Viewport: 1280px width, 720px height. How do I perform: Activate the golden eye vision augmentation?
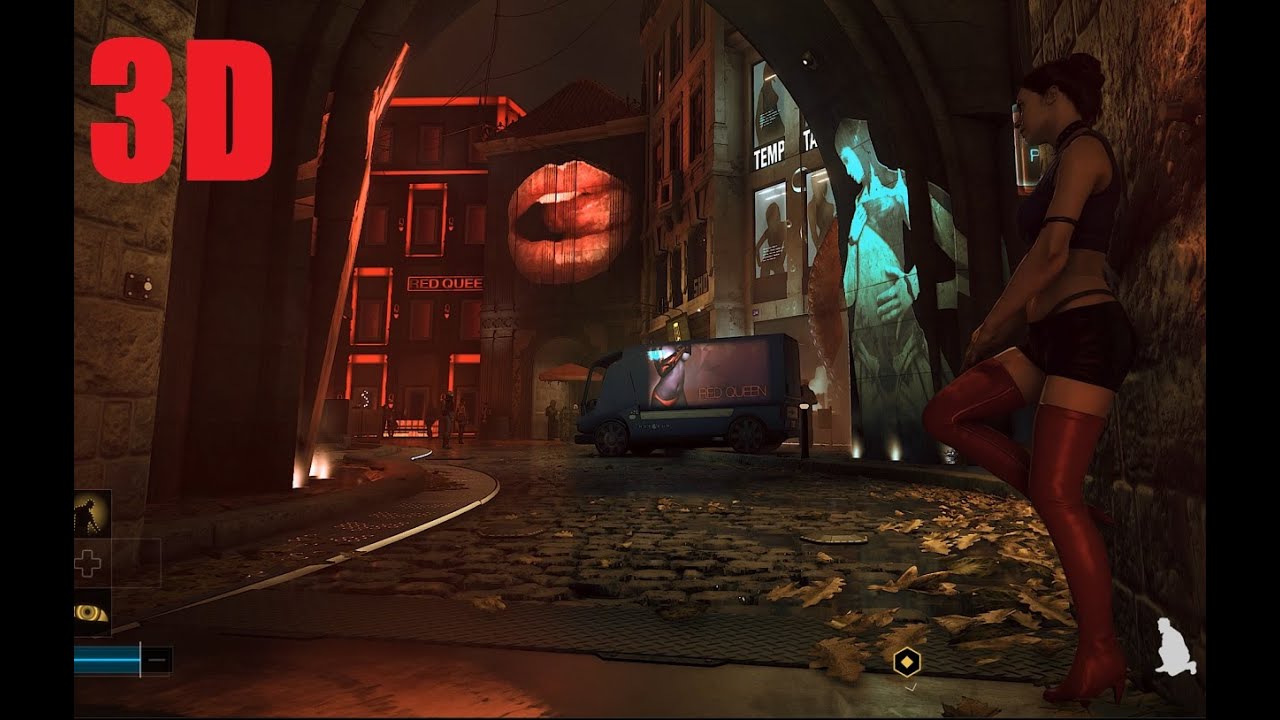(91, 612)
